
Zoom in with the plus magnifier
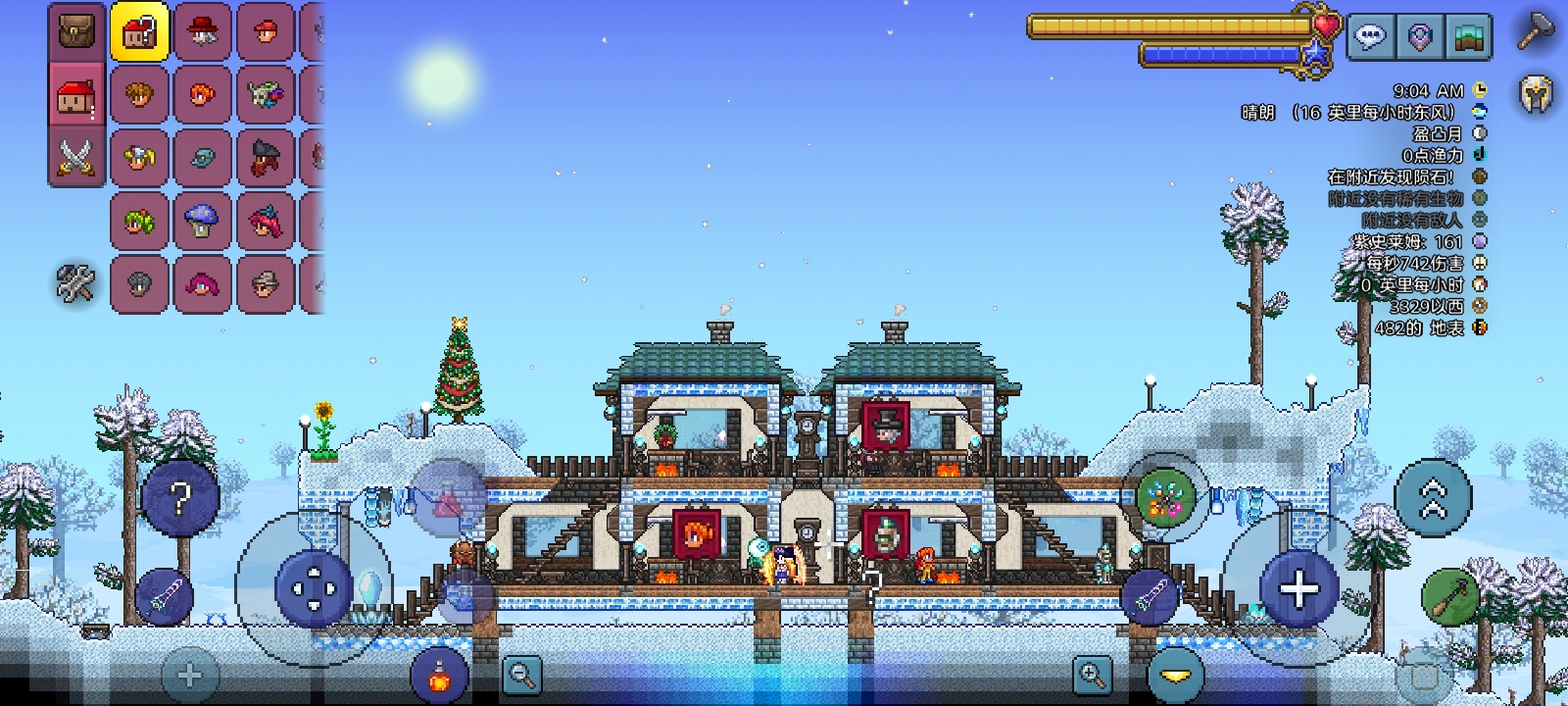coord(1091,675)
